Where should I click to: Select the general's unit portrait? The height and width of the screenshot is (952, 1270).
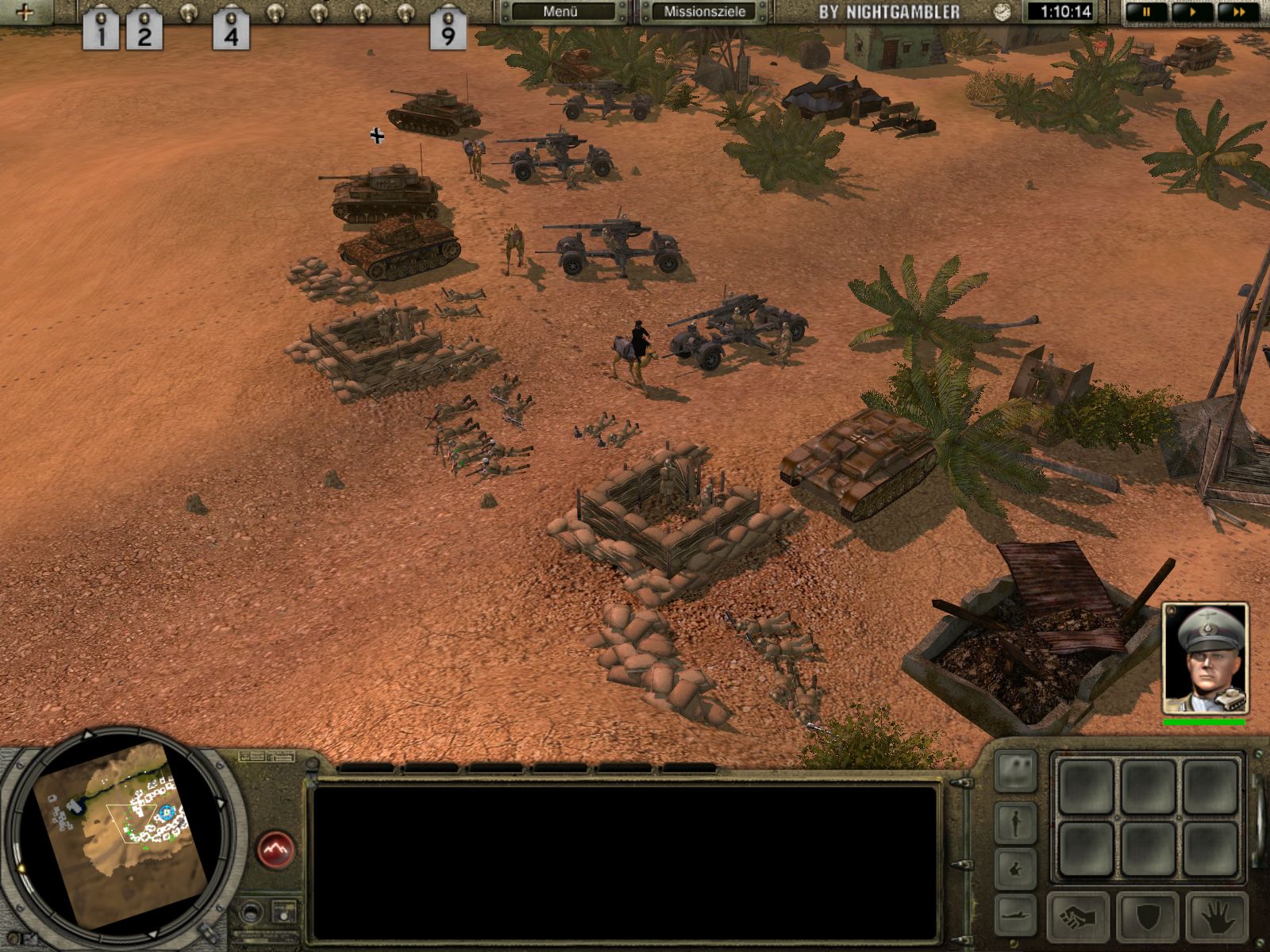point(1204,658)
